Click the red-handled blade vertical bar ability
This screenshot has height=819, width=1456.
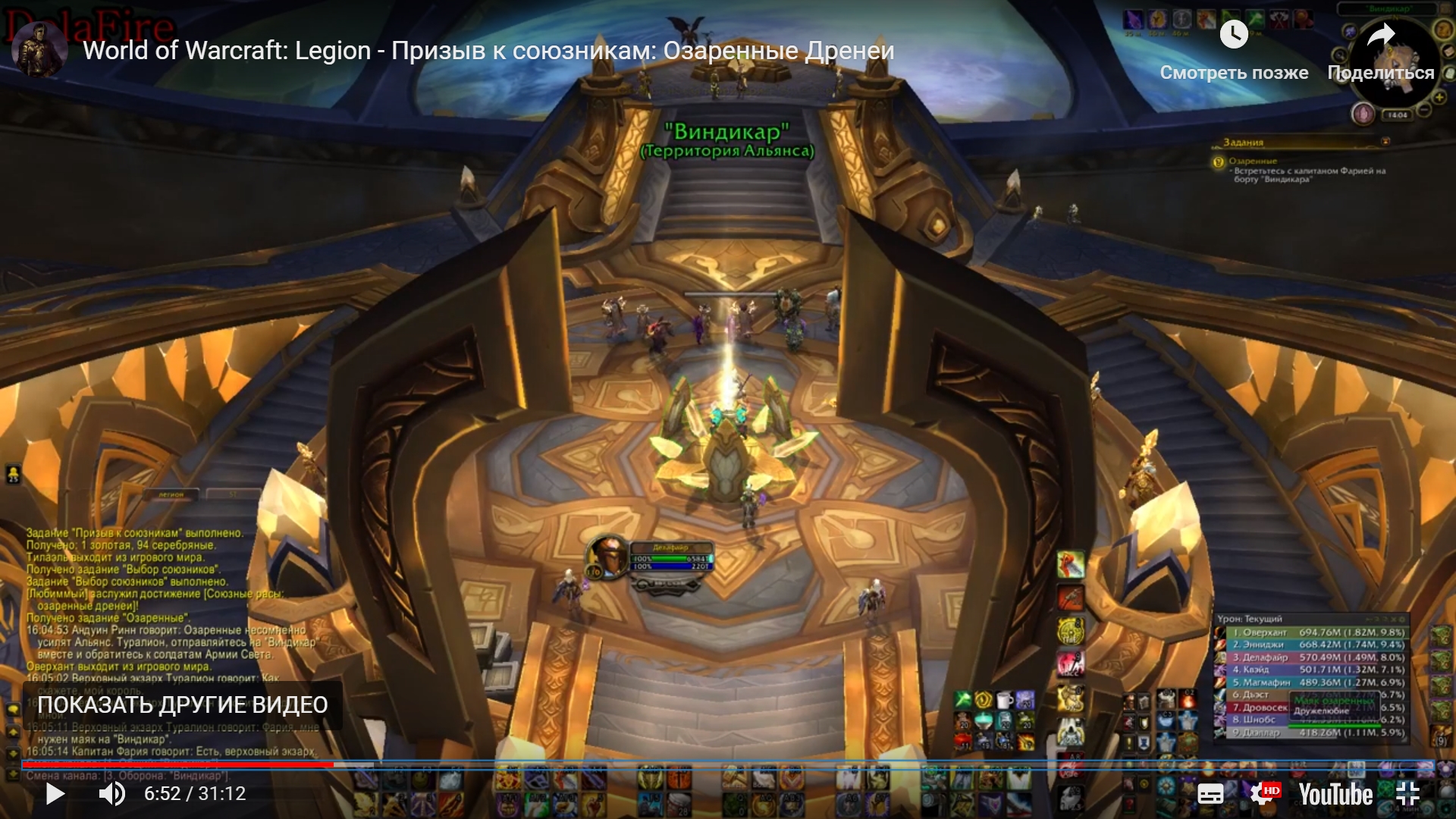coord(1070,565)
